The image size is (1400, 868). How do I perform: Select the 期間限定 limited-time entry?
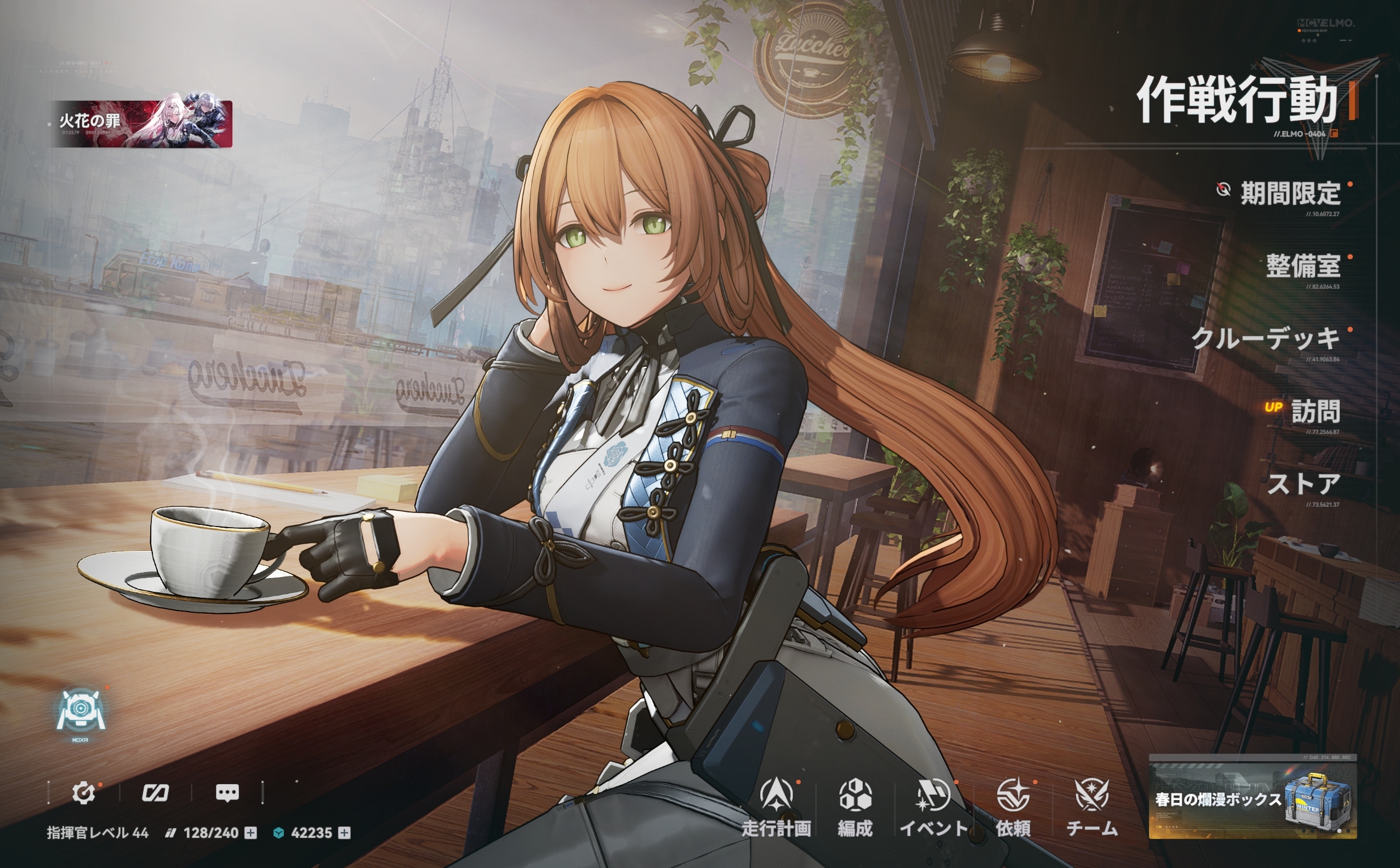tap(1290, 194)
